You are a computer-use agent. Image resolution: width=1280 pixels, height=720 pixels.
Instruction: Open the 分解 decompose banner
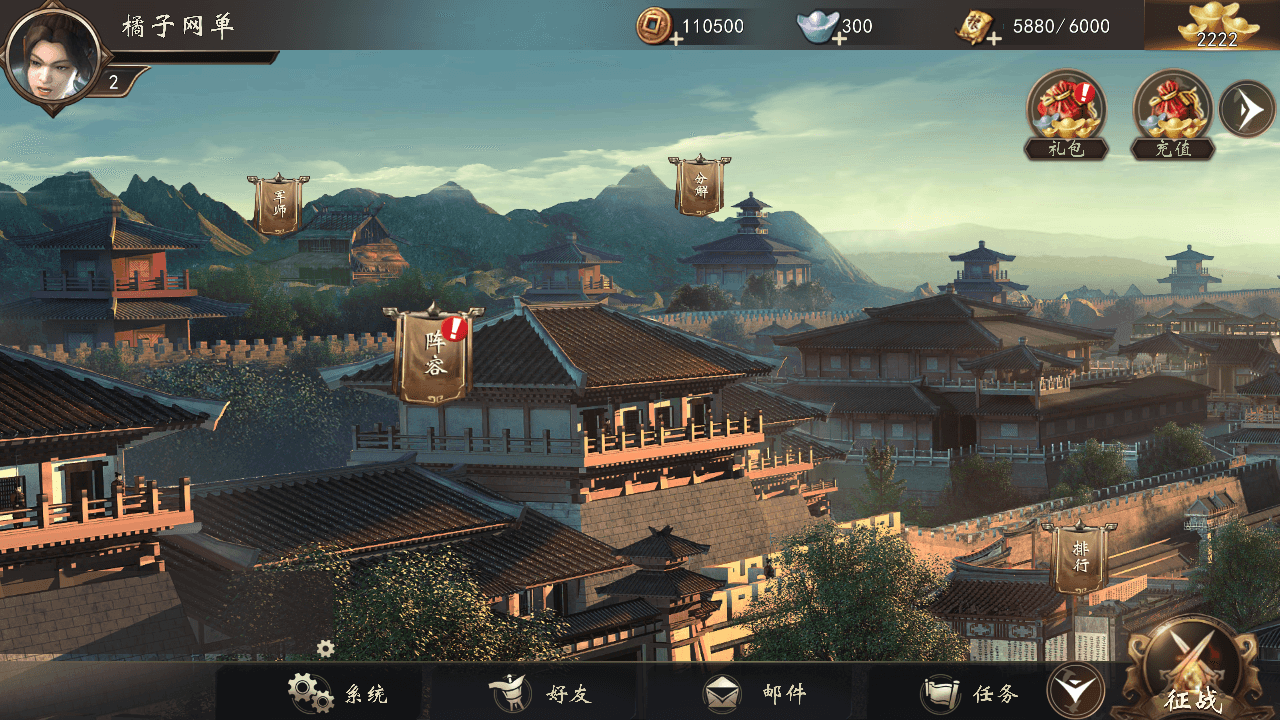click(x=699, y=186)
